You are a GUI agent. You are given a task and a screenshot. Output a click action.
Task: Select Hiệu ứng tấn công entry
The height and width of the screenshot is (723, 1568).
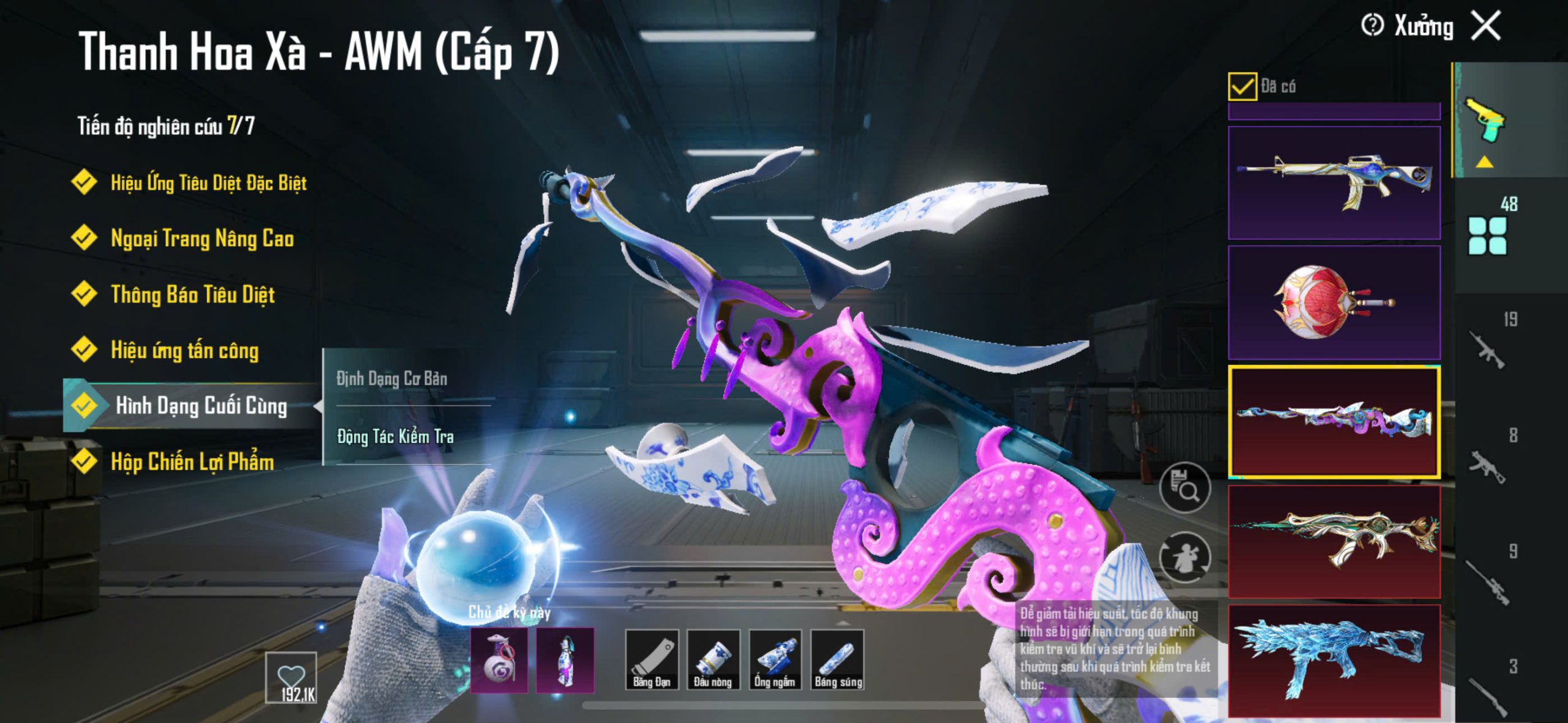[184, 350]
